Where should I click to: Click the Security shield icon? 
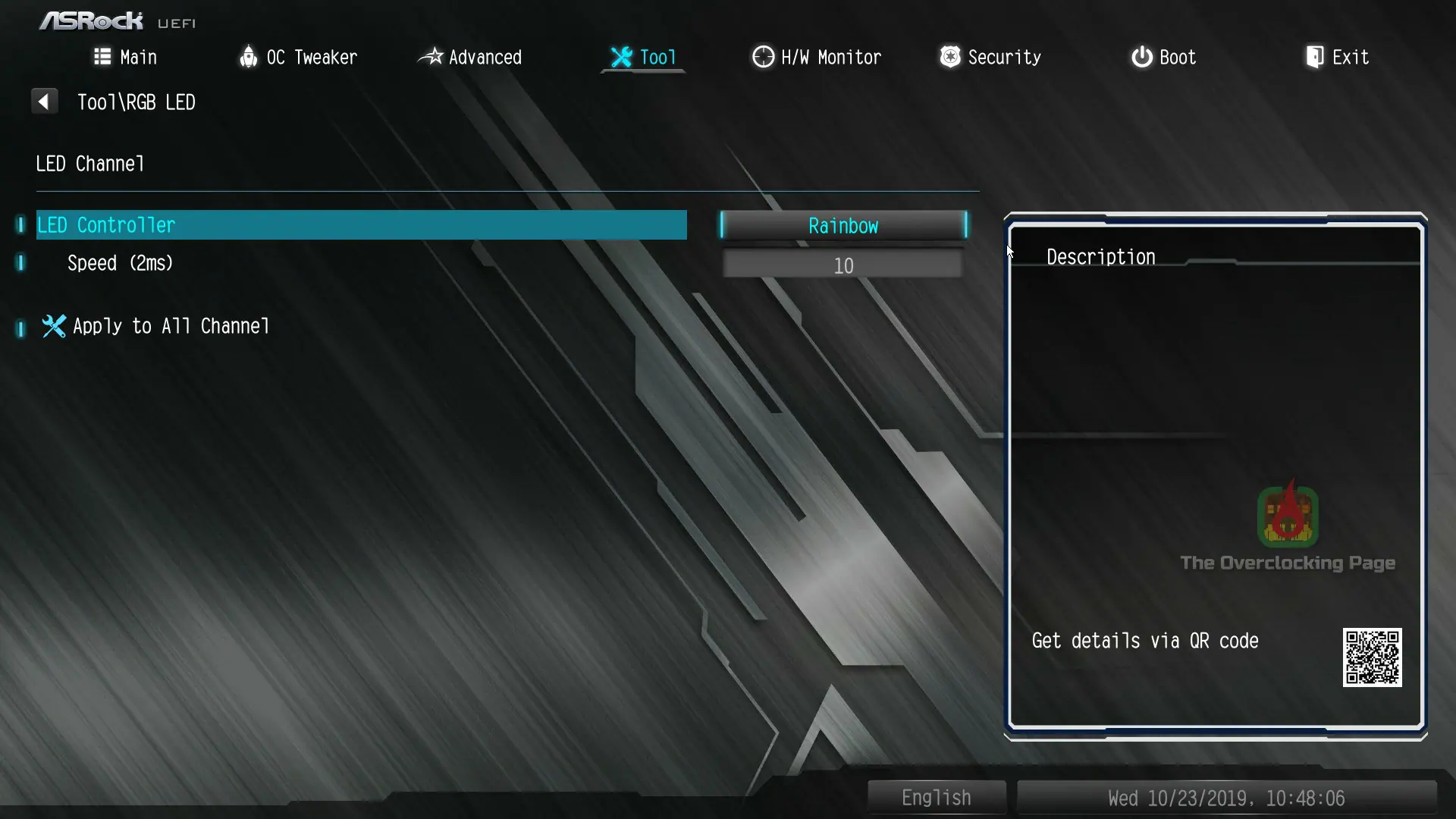coord(949,57)
